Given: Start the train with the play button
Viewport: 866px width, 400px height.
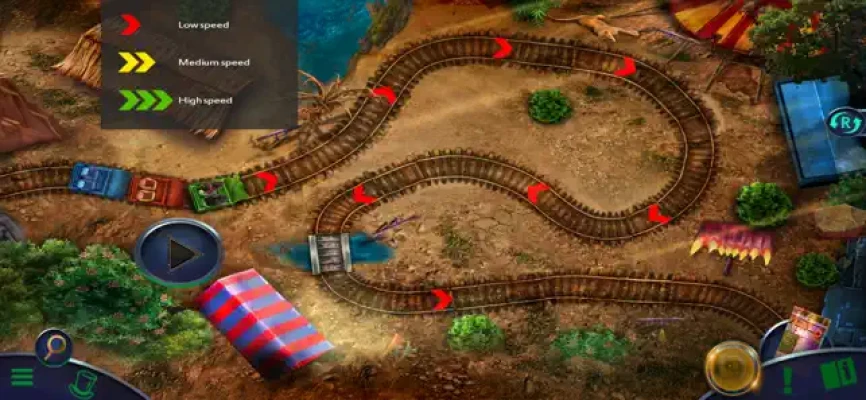Looking at the screenshot, I should [x=178, y=254].
